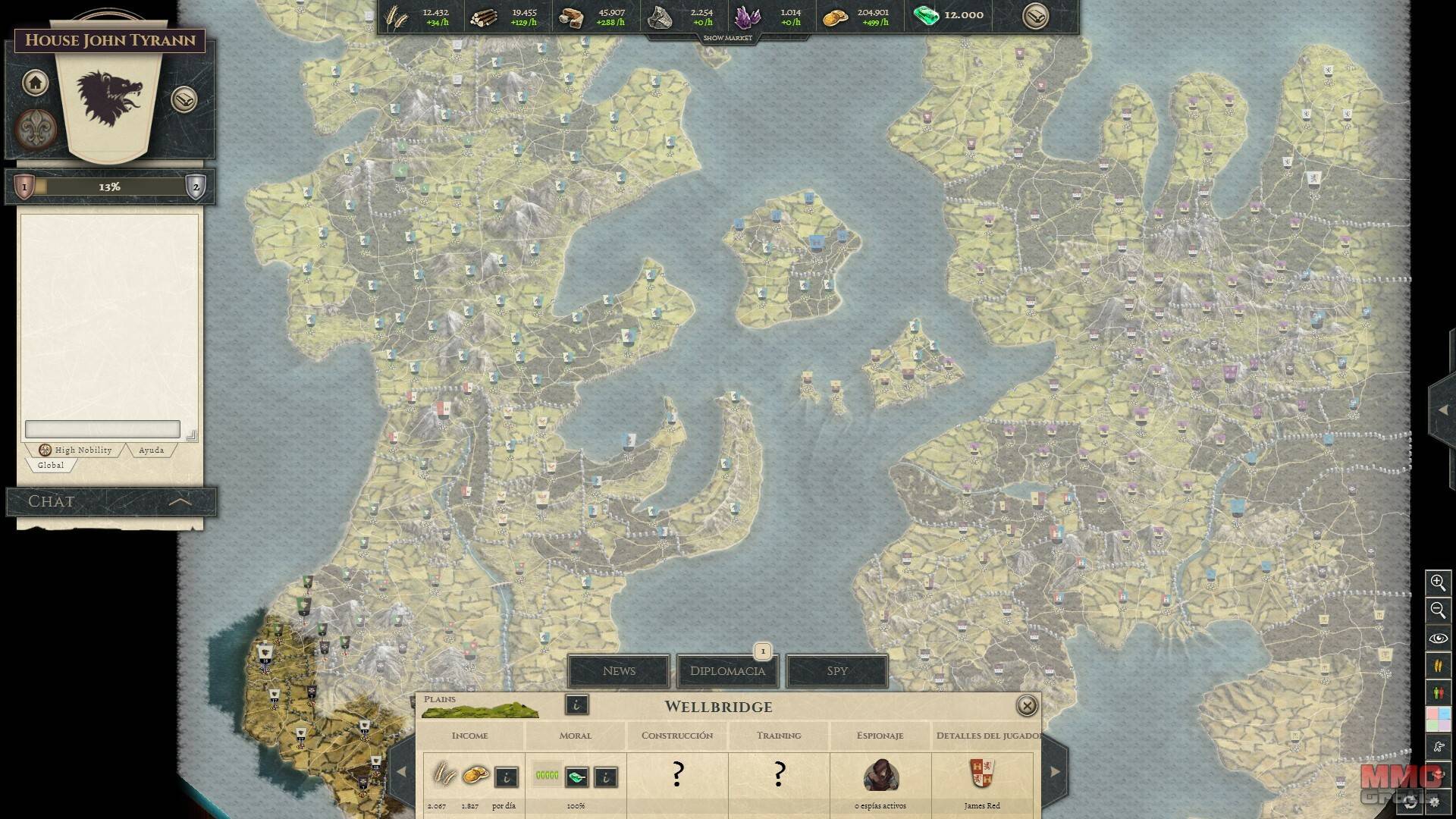Zoom in on the map
The width and height of the screenshot is (1456, 819).
[x=1438, y=582]
